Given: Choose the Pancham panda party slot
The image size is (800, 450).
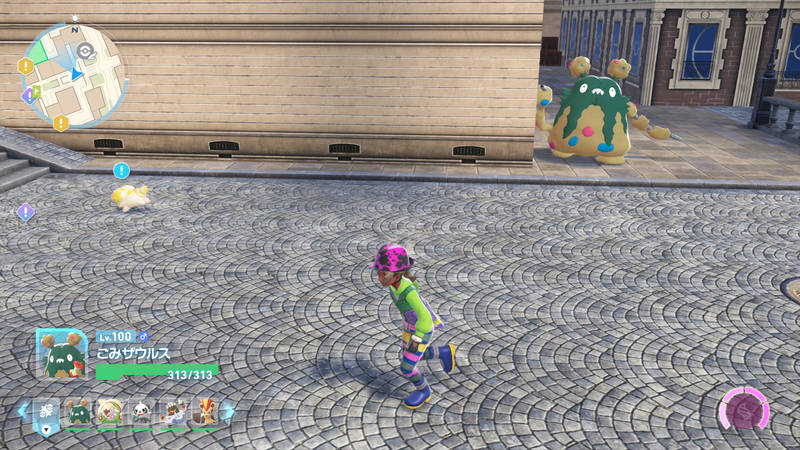Looking at the screenshot, I should [x=141, y=411].
